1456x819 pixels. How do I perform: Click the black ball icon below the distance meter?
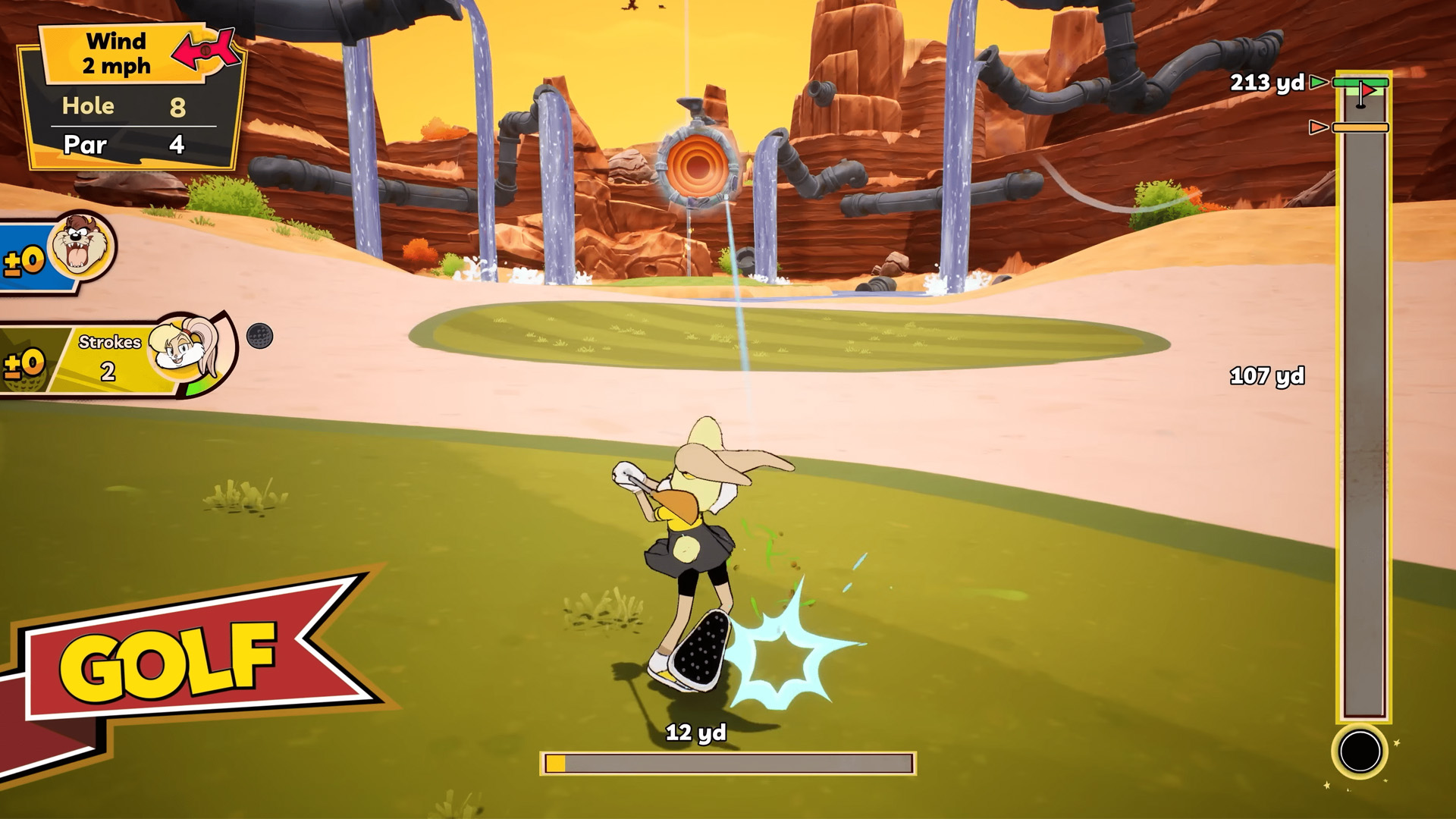(1360, 751)
